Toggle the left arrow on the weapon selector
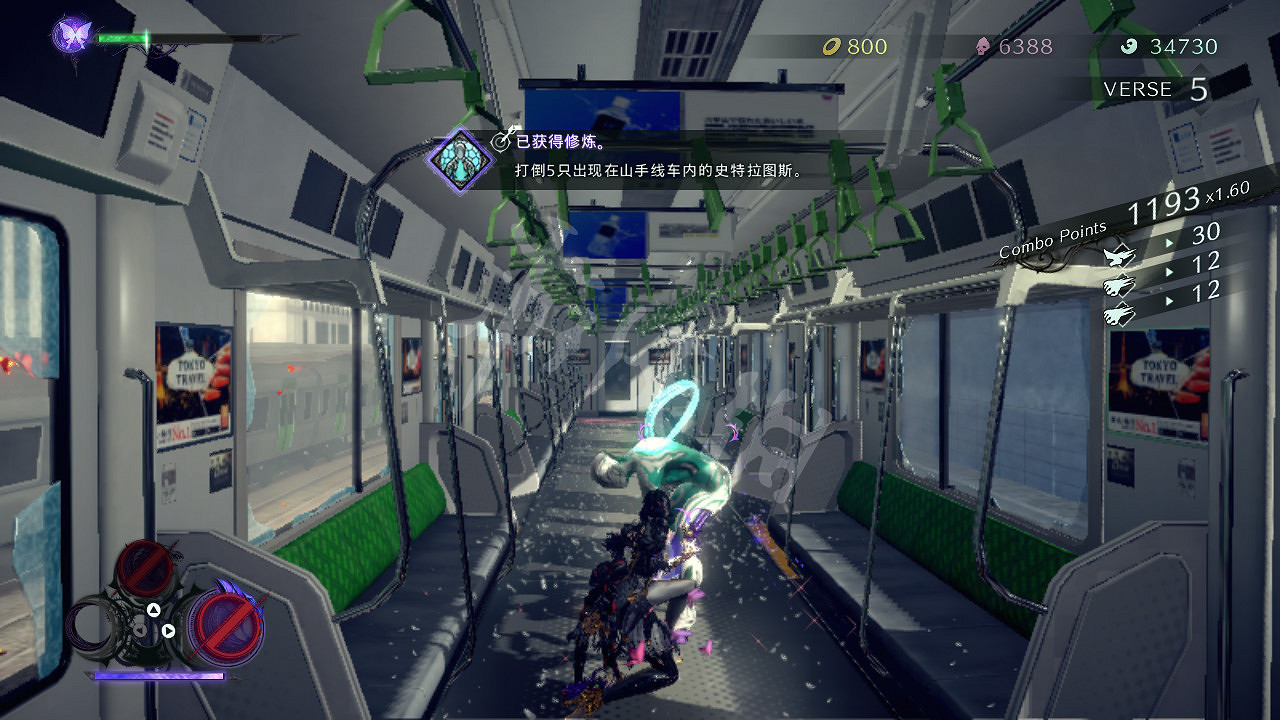The height and width of the screenshot is (720, 1280). [x=140, y=629]
